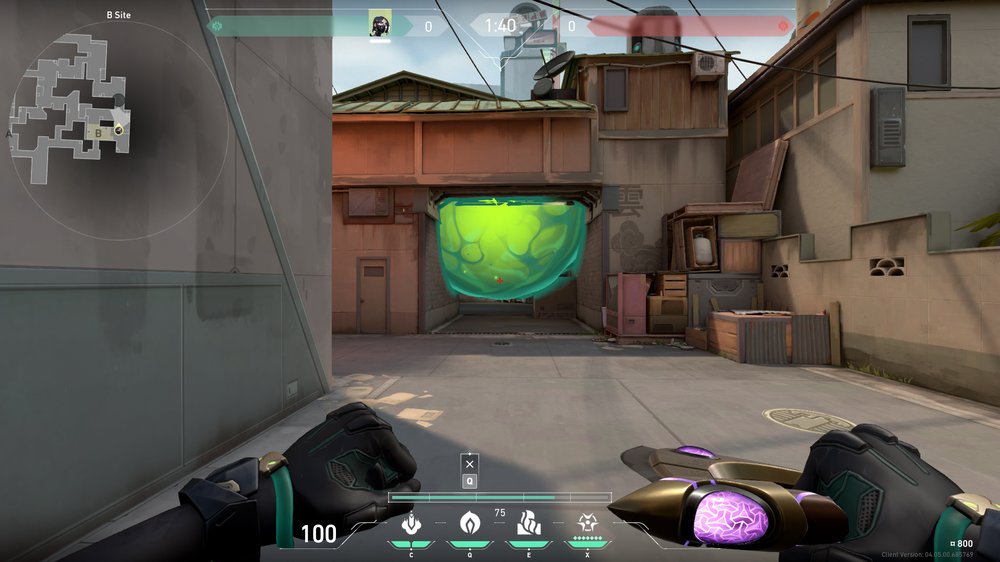The width and height of the screenshot is (1000, 562).
Task: Activate the Poison Cloud flame icon
Action: pyautogui.click(x=469, y=523)
